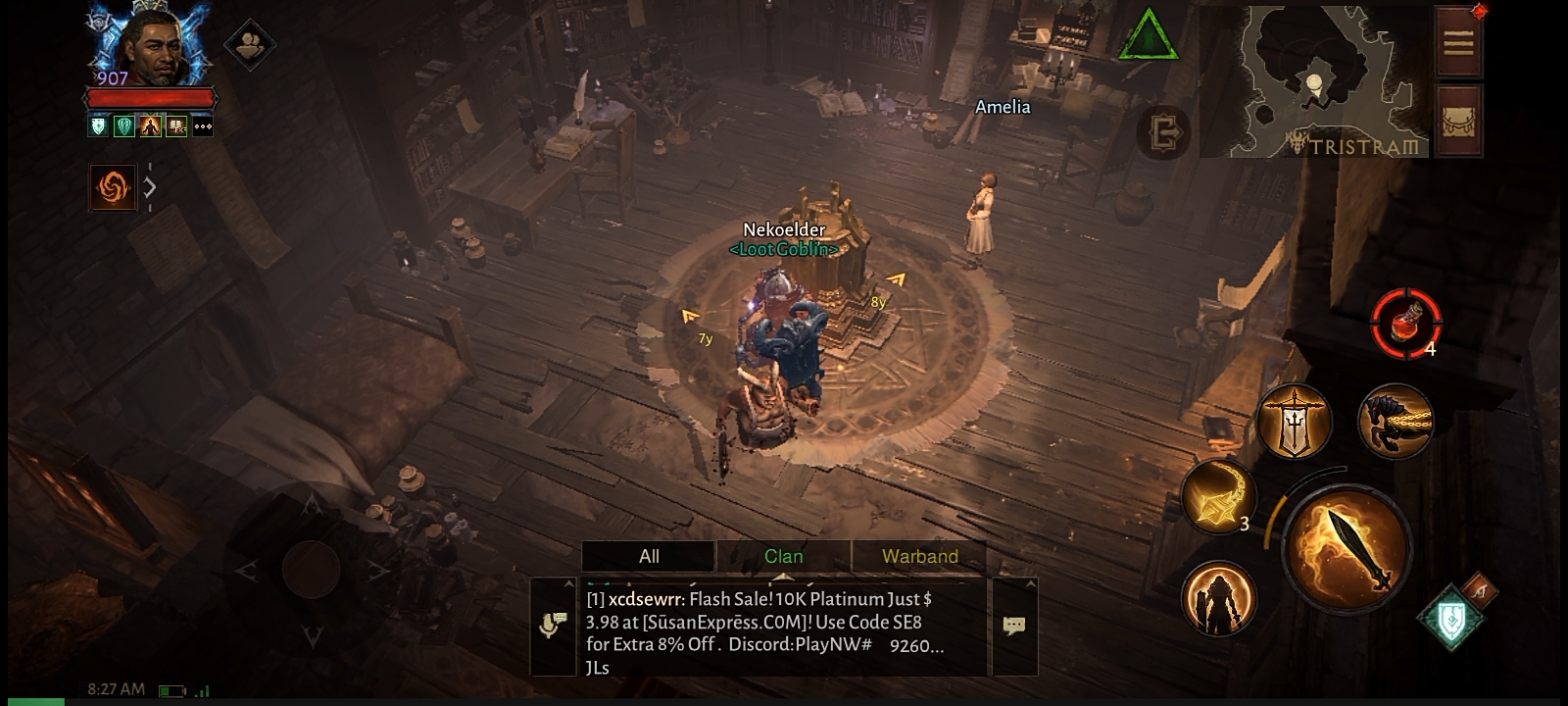This screenshot has height=706, width=1568.
Task: Open the voice chat microphone button
Action: click(x=553, y=626)
